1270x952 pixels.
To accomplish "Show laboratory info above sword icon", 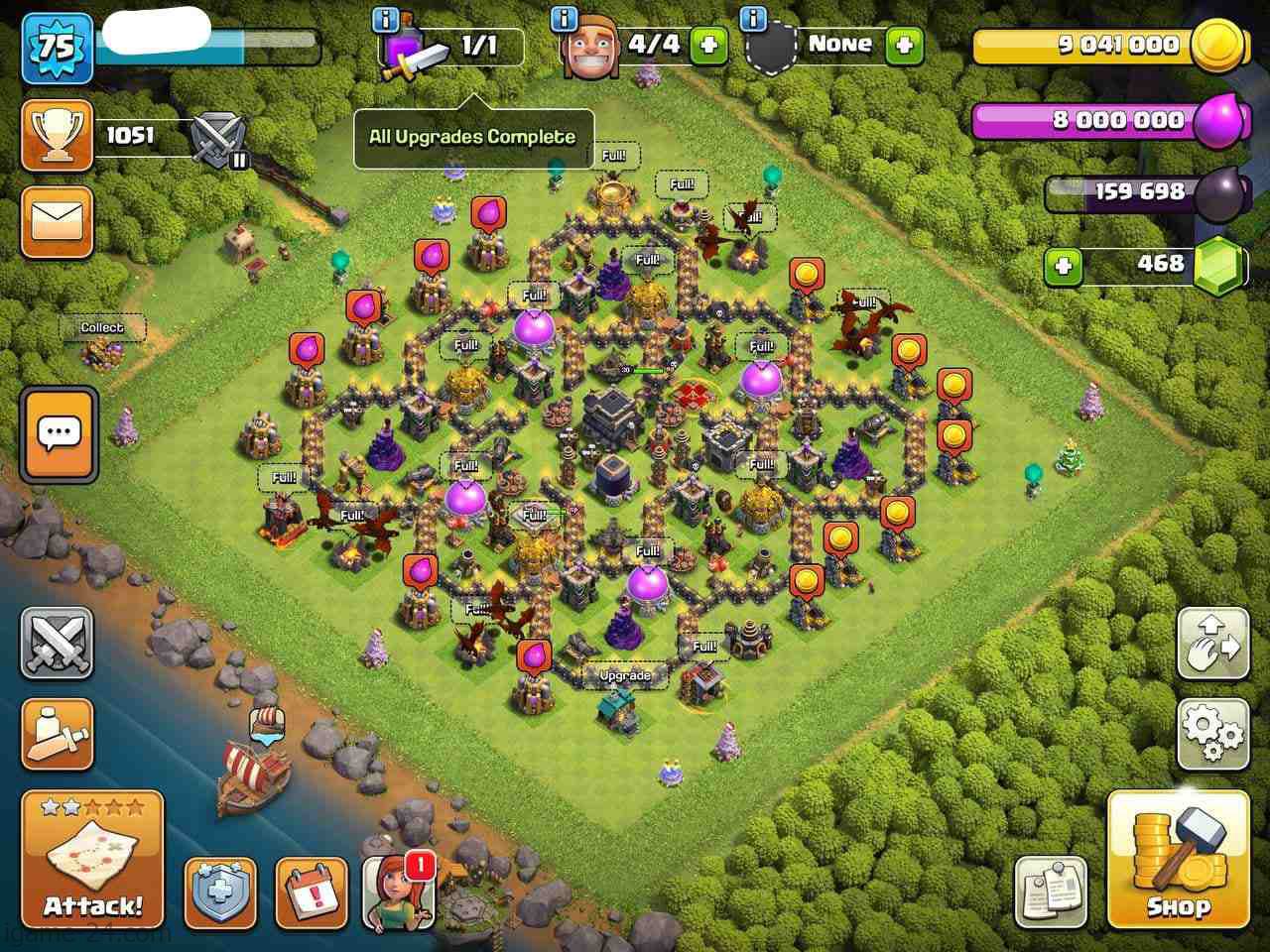I will tap(386, 19).
